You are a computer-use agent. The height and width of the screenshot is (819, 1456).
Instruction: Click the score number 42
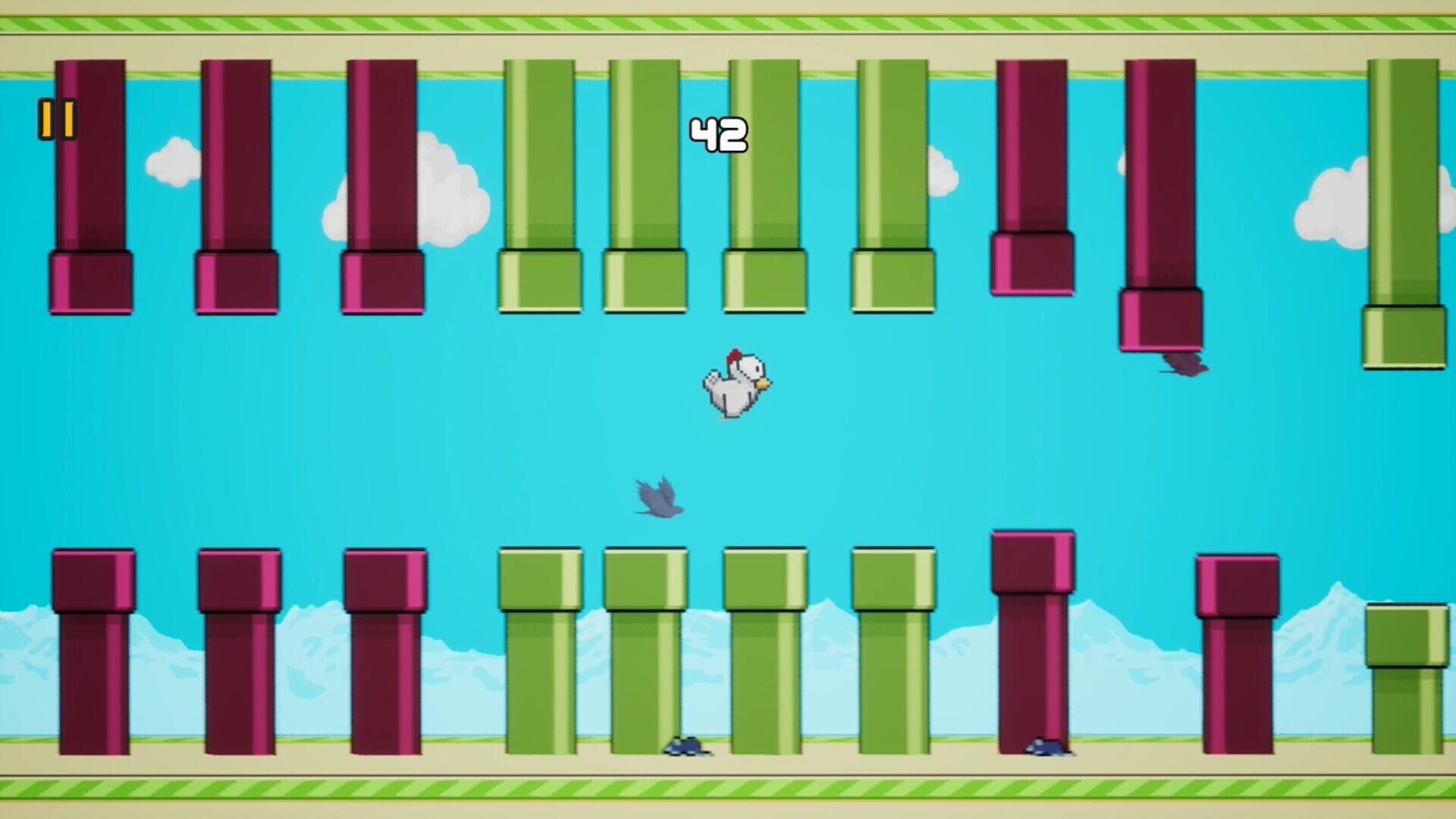[720, 133]
